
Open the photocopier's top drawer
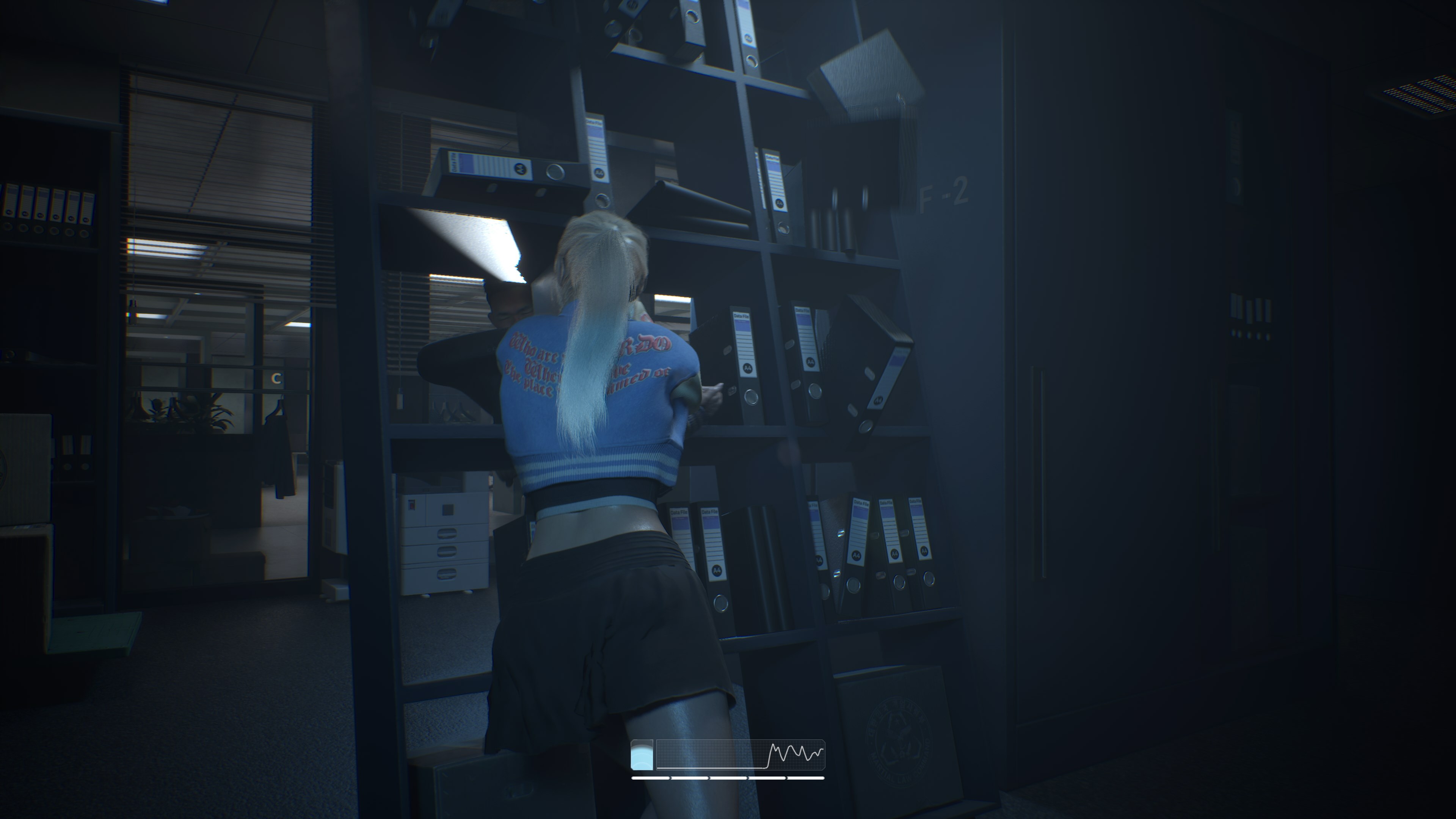pos(447,533)
